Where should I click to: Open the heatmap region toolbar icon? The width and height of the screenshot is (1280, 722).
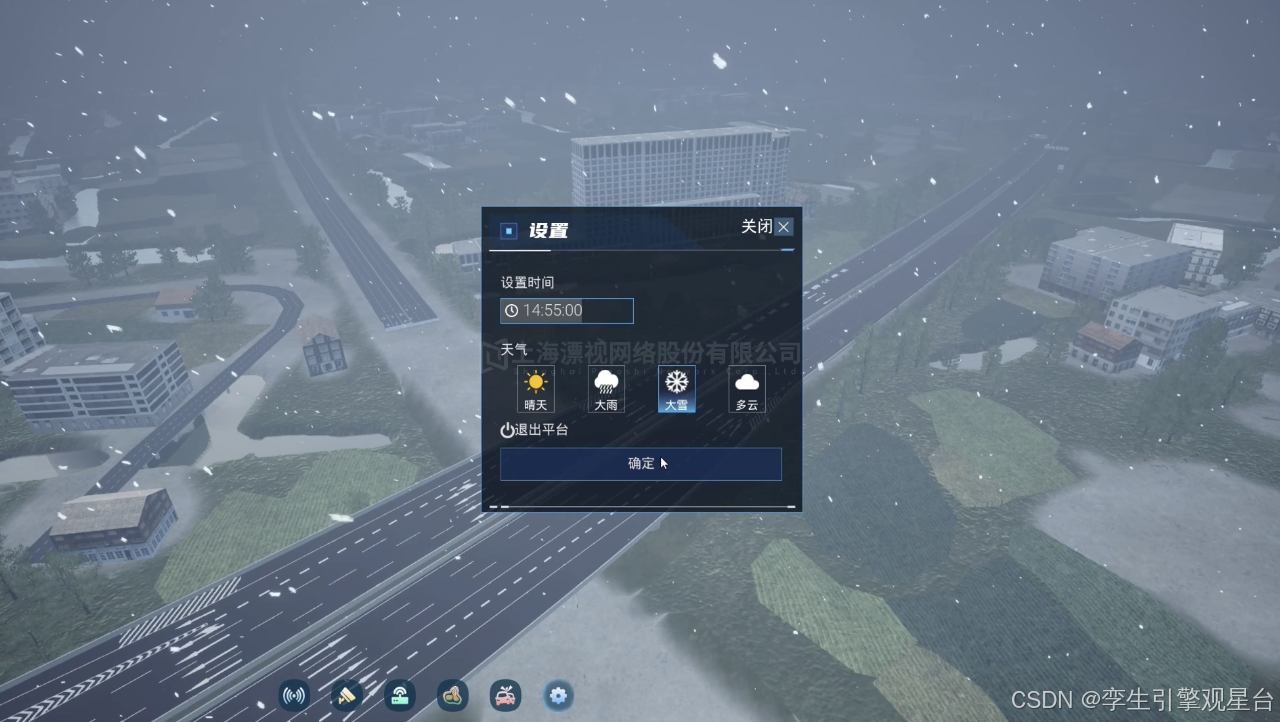pos(453,696)
